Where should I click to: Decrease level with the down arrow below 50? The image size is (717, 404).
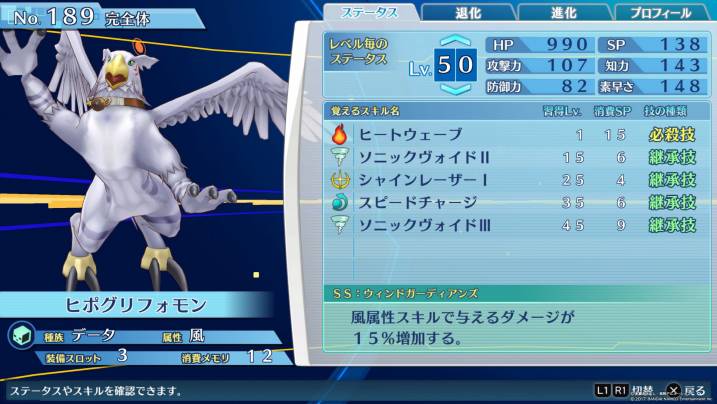point(455,89)
